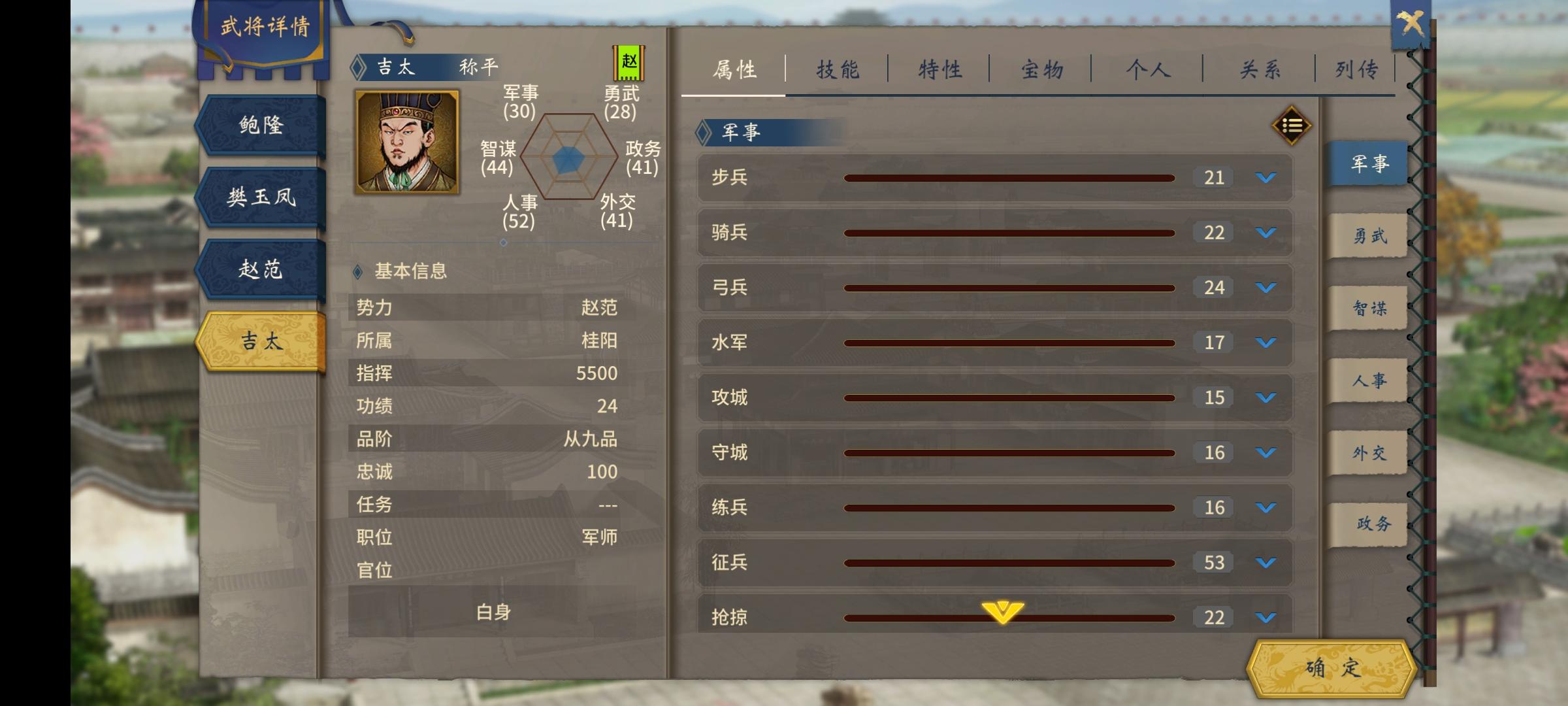1568x706 pixels.
Task: Select general 樊玉凤 in the left list
Action: (x=260, y=196)
